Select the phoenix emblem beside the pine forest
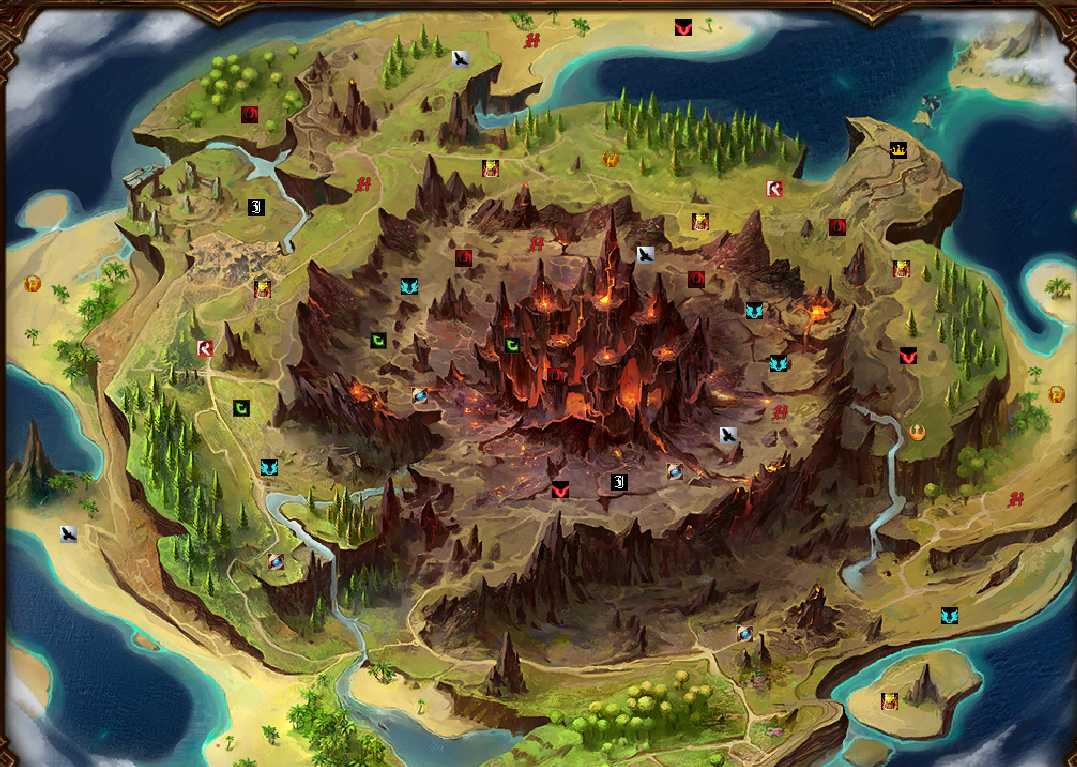1077x767 pixels. 610,158
